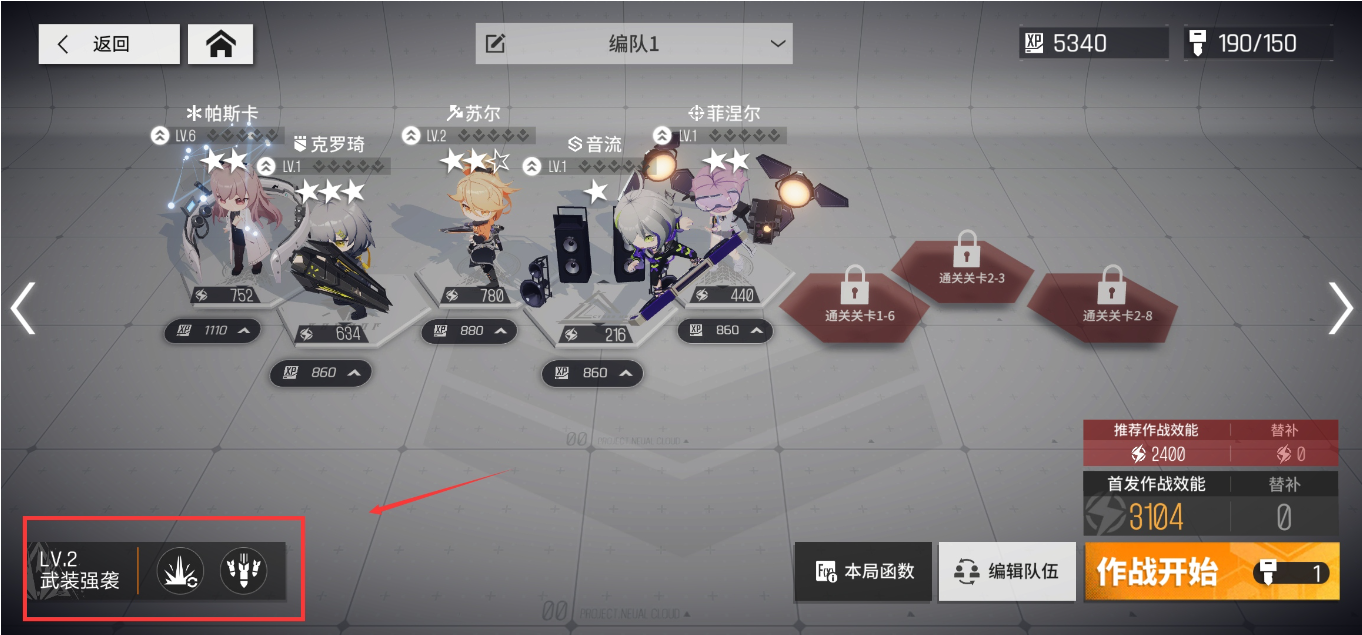
Task: Open the LV.2 武装强袭 skill panel label
Action: click(x=80, y=571)
